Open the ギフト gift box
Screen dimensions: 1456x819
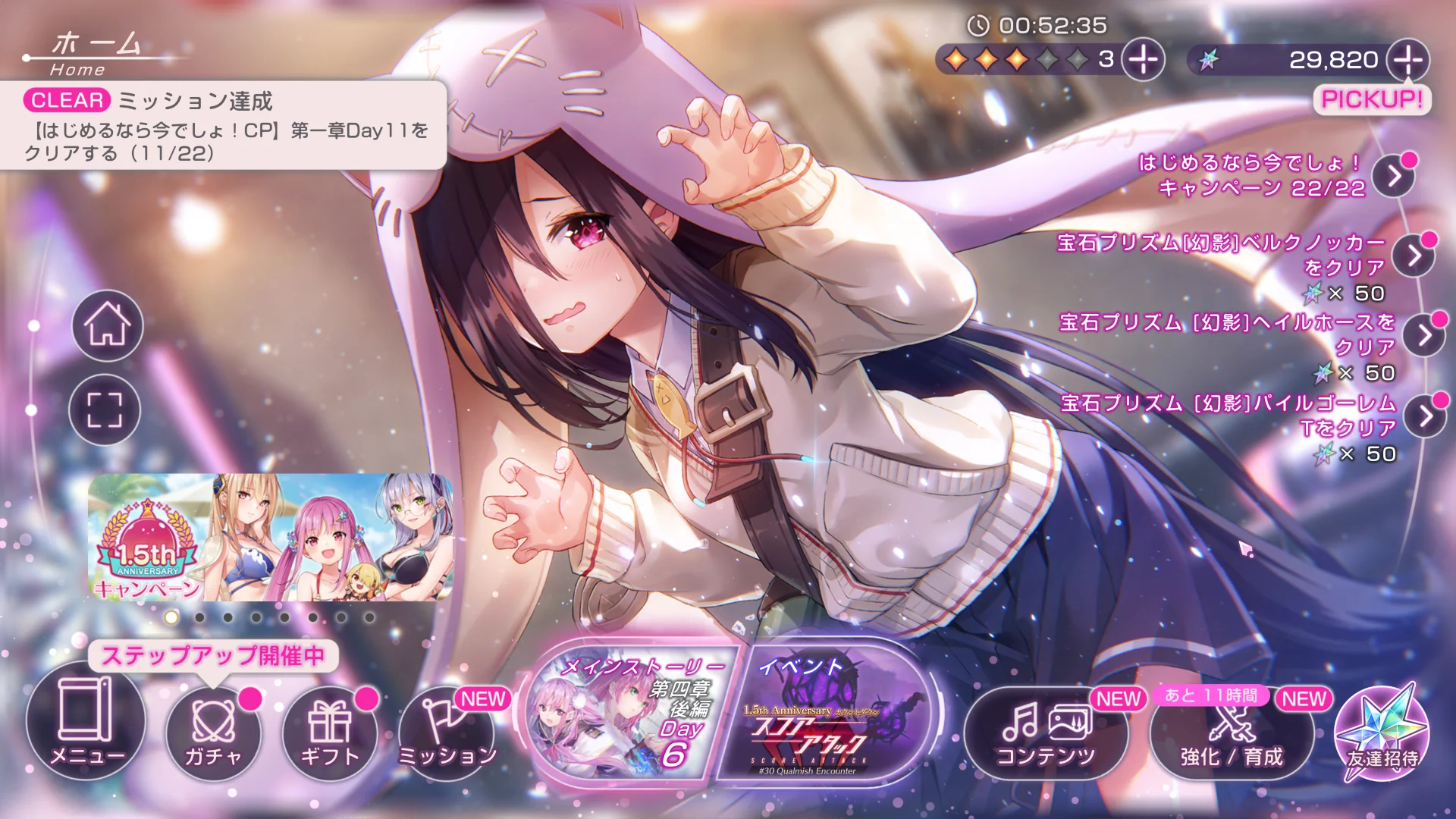330,730
